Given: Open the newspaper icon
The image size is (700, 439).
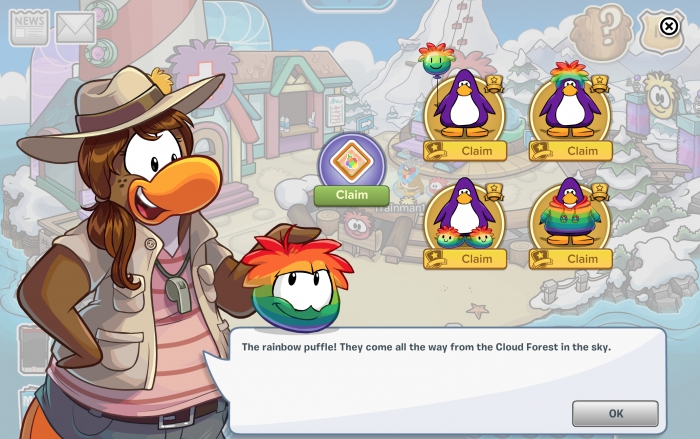Looking at the screenshot, I should click(29, 27).
